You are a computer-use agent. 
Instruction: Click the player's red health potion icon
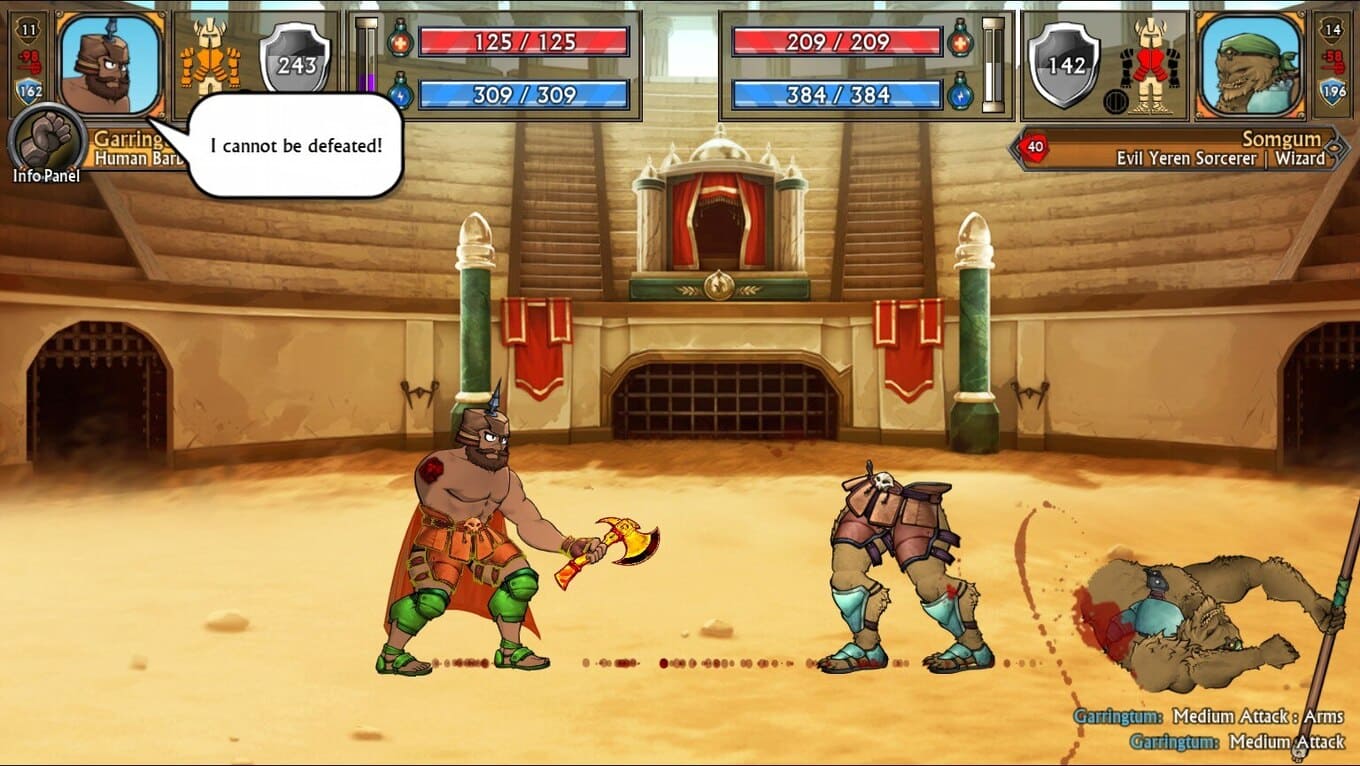(400, 41)
